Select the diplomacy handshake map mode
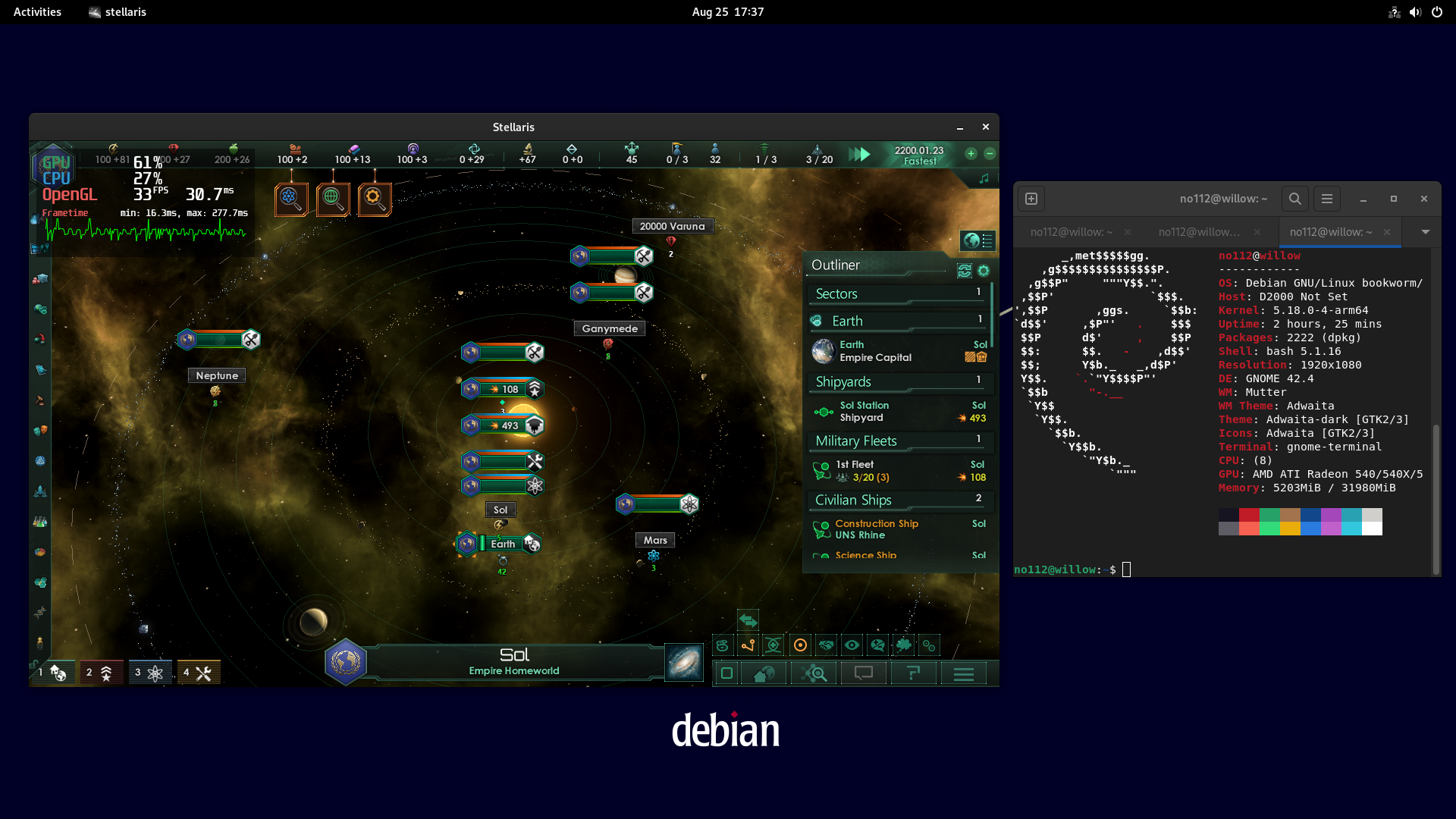Image resolution: width=1456 pixels, height=819 pixels. pyautogui.click(x=825, y=645)
